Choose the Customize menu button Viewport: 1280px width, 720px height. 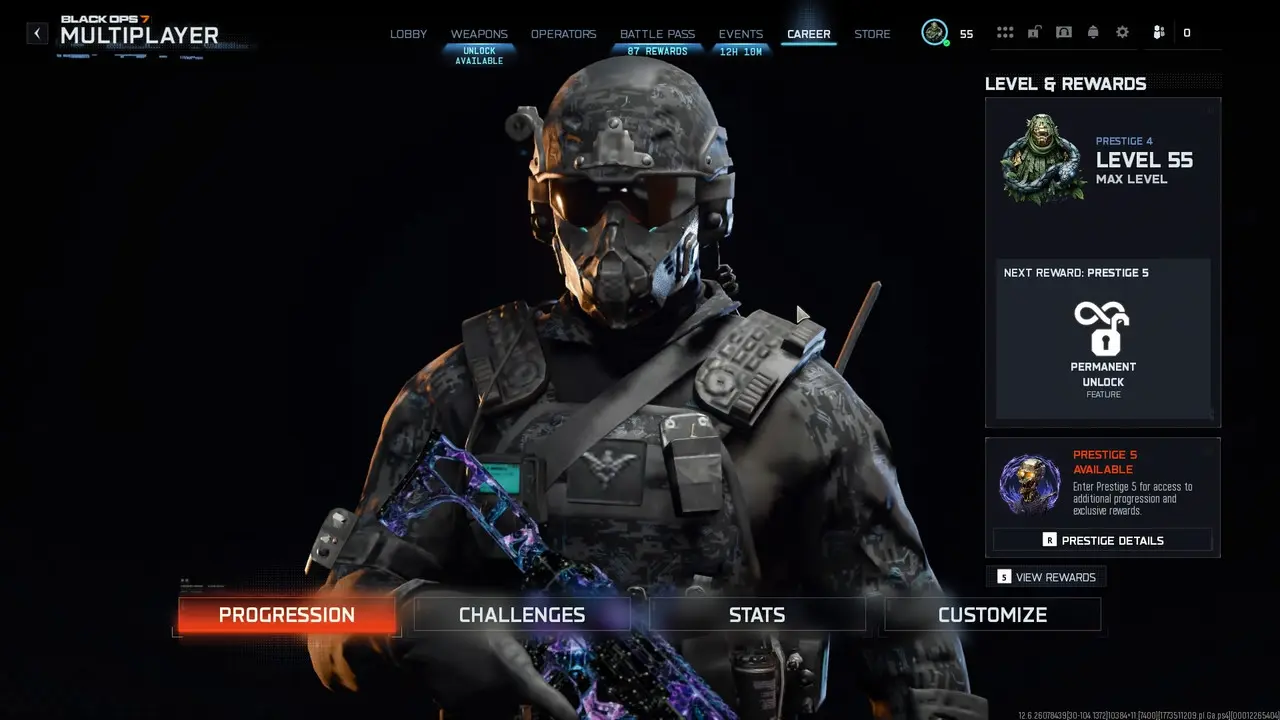992,615
